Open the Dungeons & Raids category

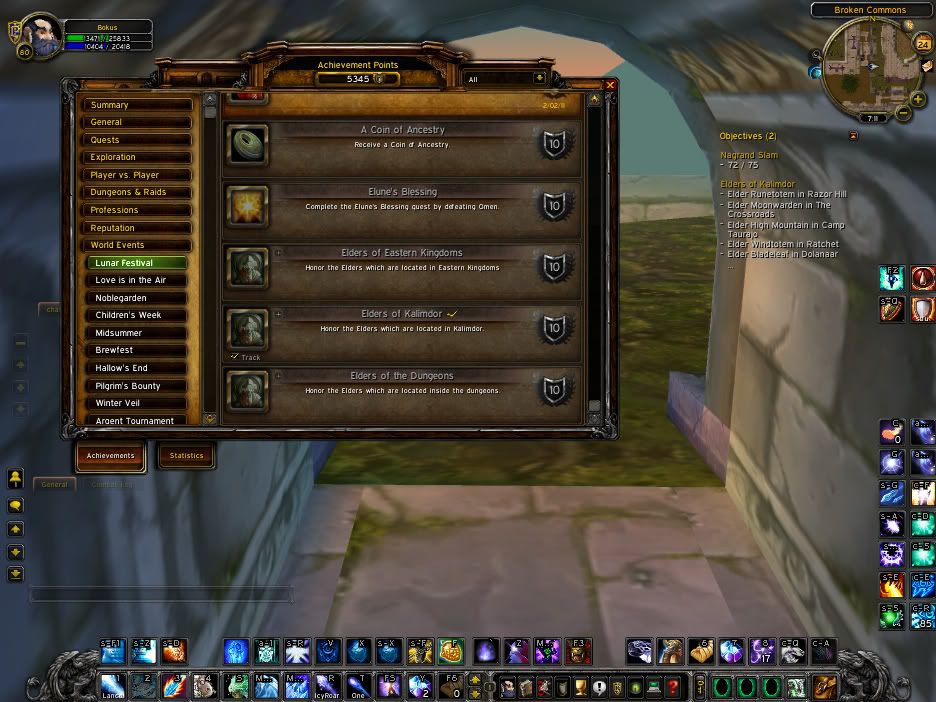pos(137,192)
